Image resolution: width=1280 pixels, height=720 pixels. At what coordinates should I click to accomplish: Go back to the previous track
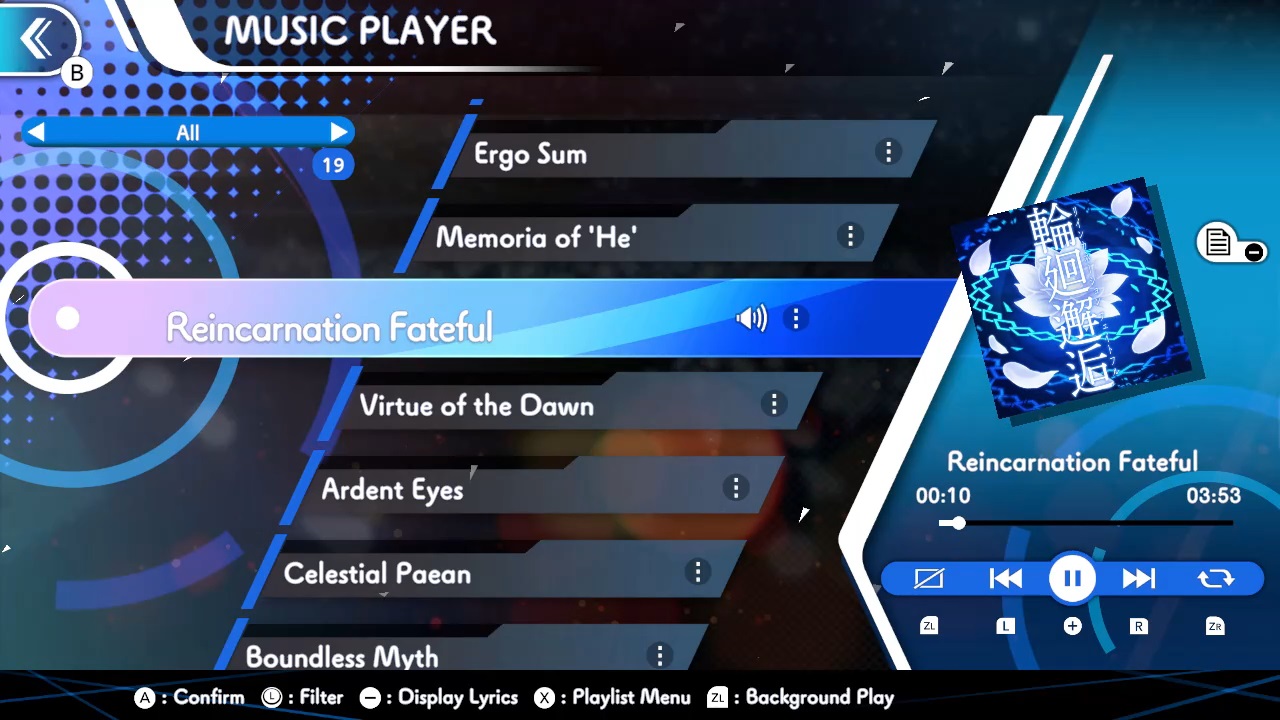(1005, 578)
